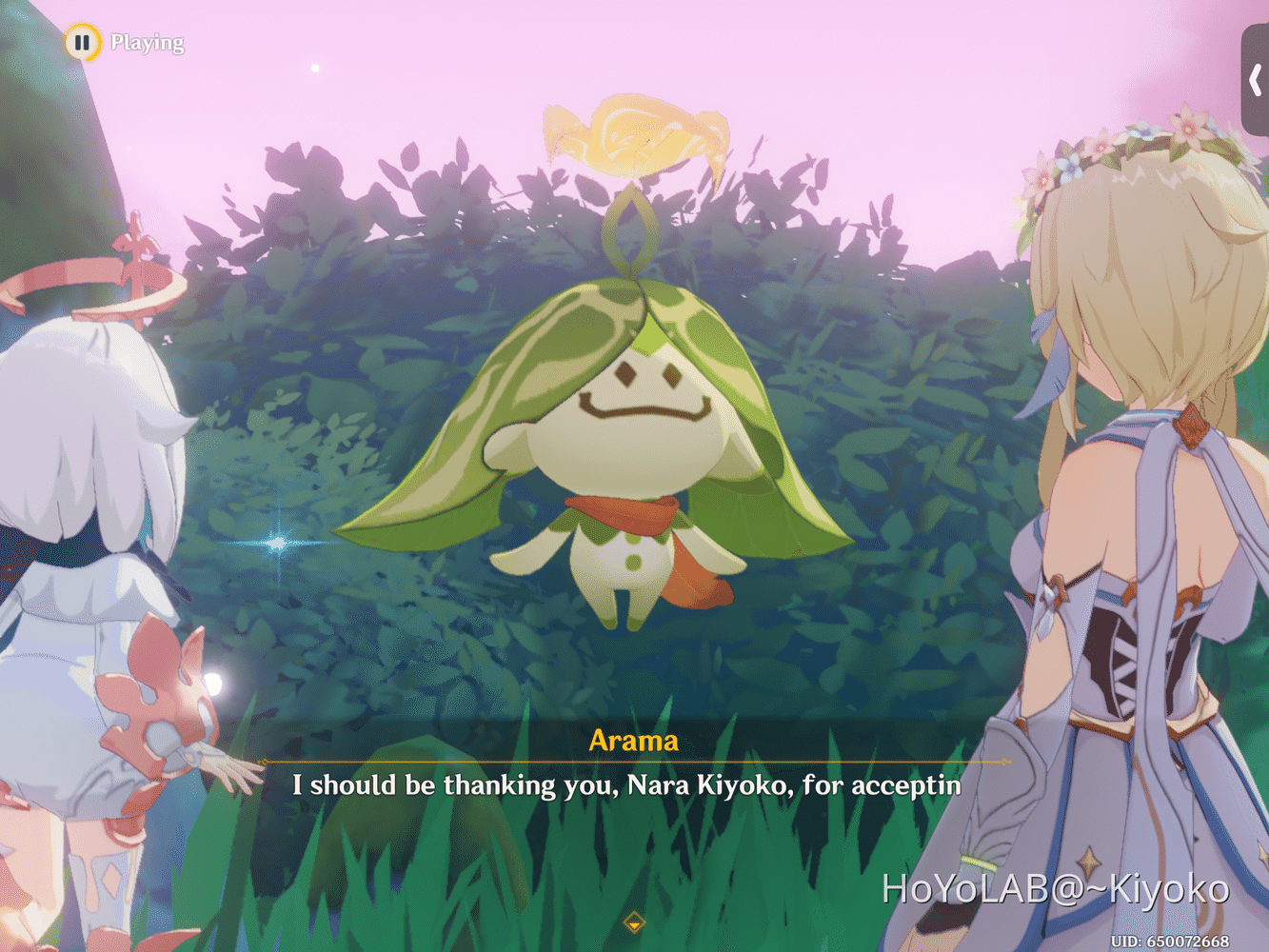
Task: Click the yellow pause circle icon
Action: pyautogui.click(x=83, y=42)
